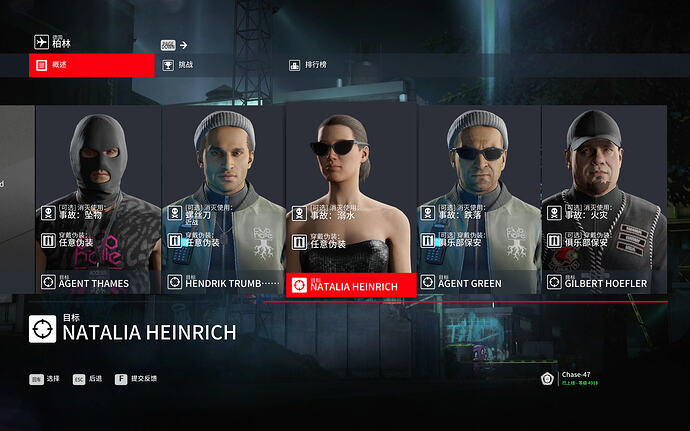
Task: Choose the Agent Green target card
Action: (479, 200)
